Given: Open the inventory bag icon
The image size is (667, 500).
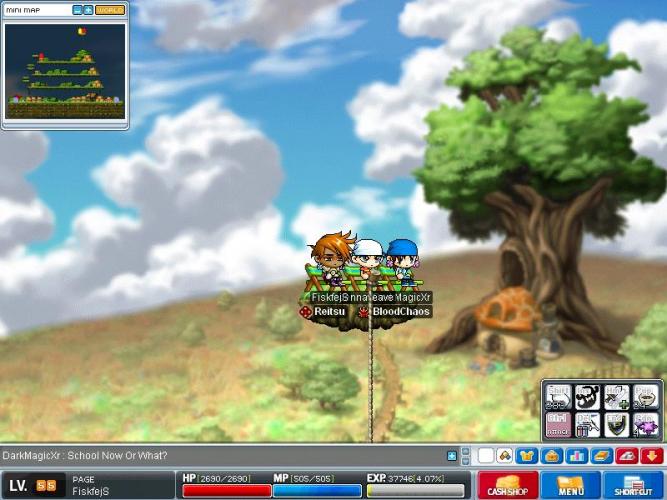Looking at the screenshot, I should [552, 456].
